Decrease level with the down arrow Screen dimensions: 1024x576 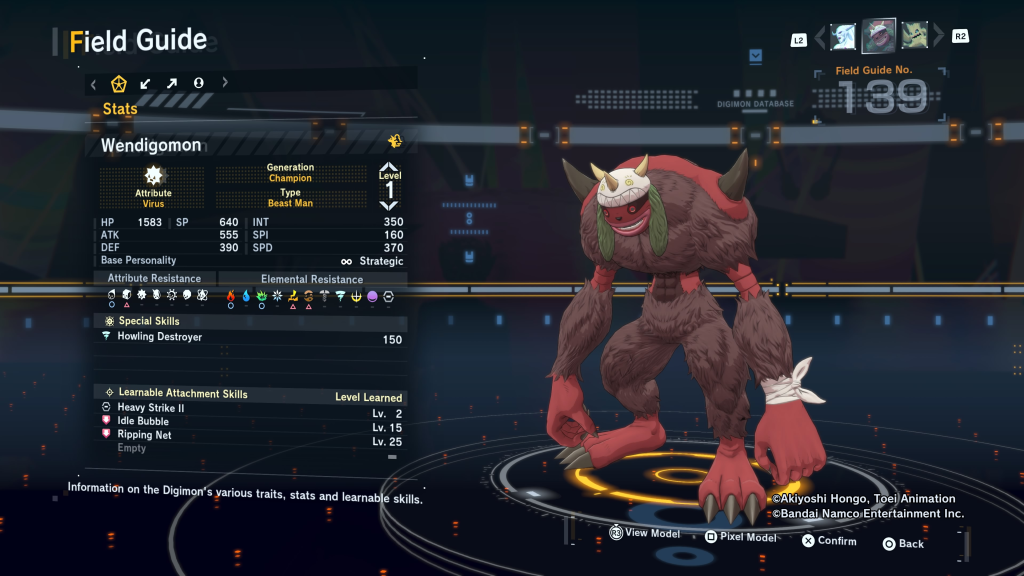coord(389,204)
